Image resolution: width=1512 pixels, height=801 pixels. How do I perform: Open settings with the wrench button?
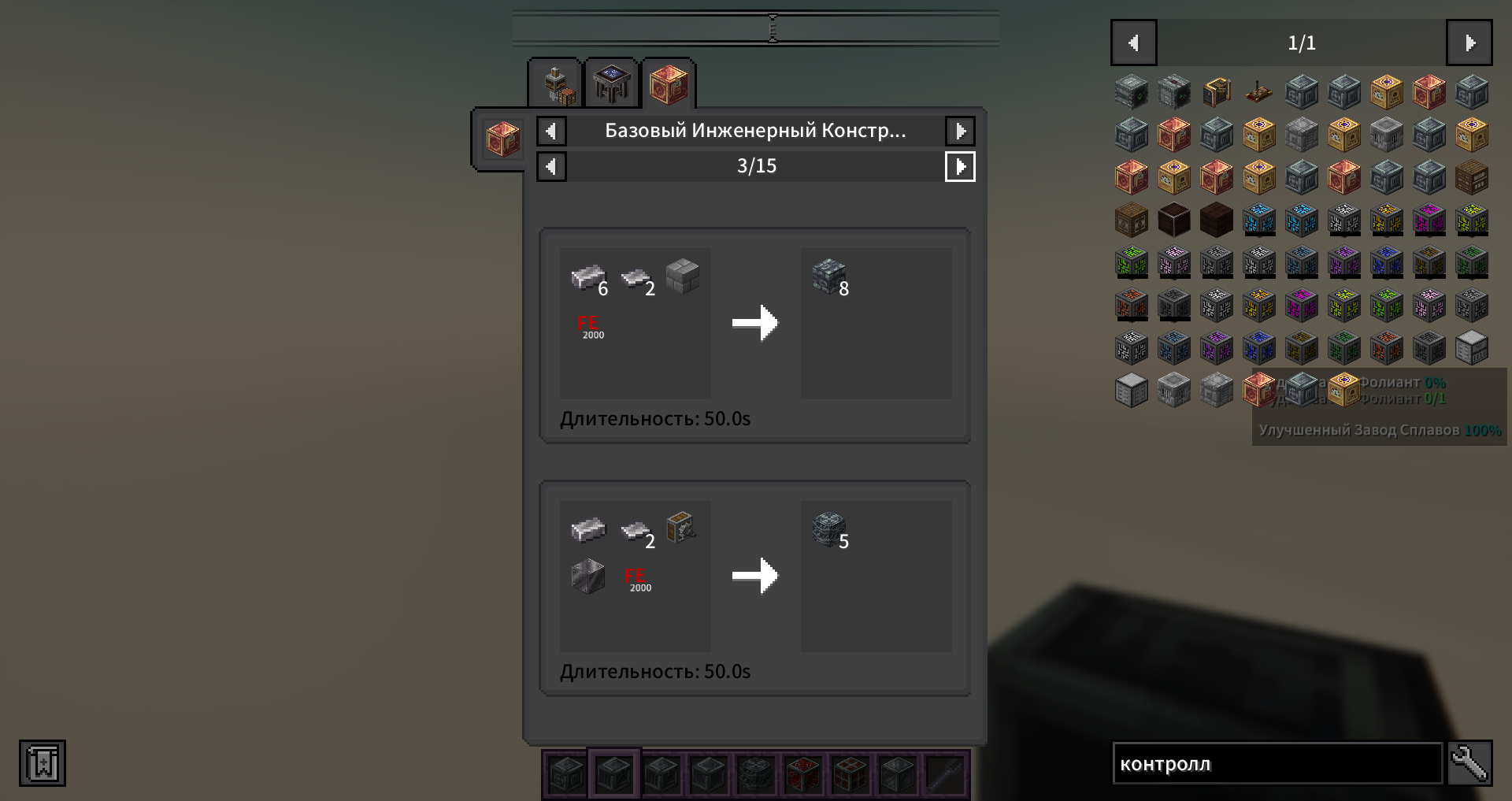[1469, 763]
